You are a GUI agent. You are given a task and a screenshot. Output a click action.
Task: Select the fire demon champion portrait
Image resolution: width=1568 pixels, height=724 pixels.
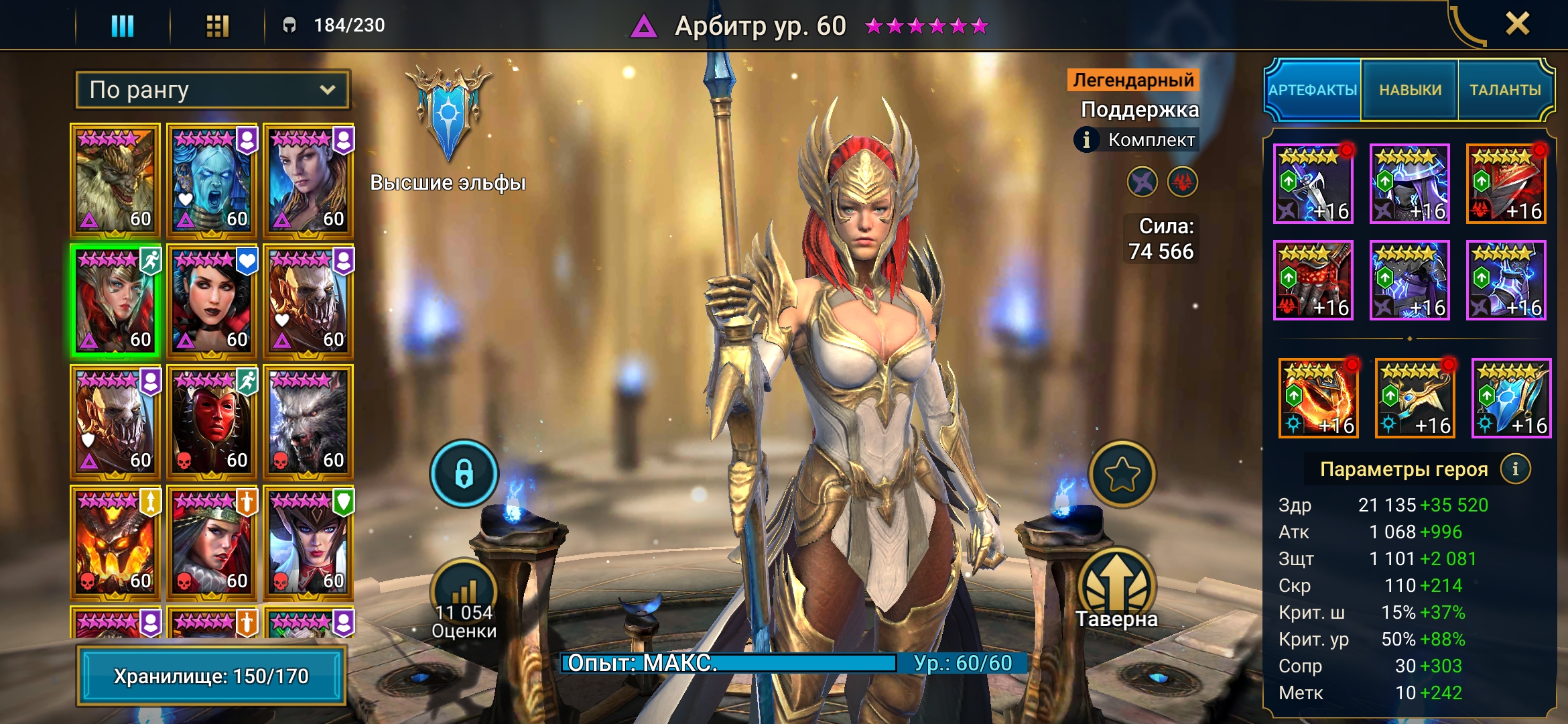(x=115, y=542)
